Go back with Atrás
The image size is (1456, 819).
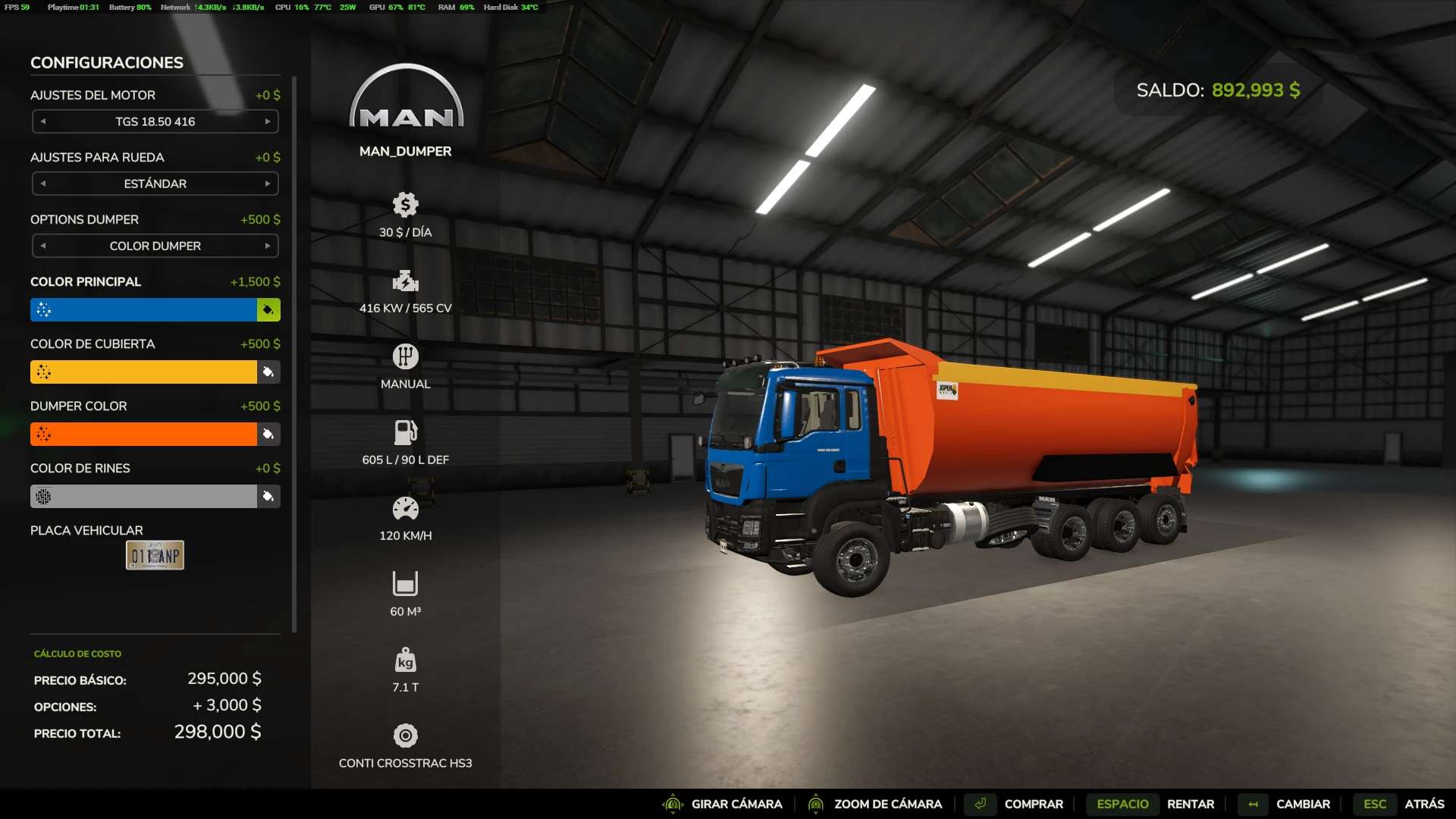pos(1423,804)
